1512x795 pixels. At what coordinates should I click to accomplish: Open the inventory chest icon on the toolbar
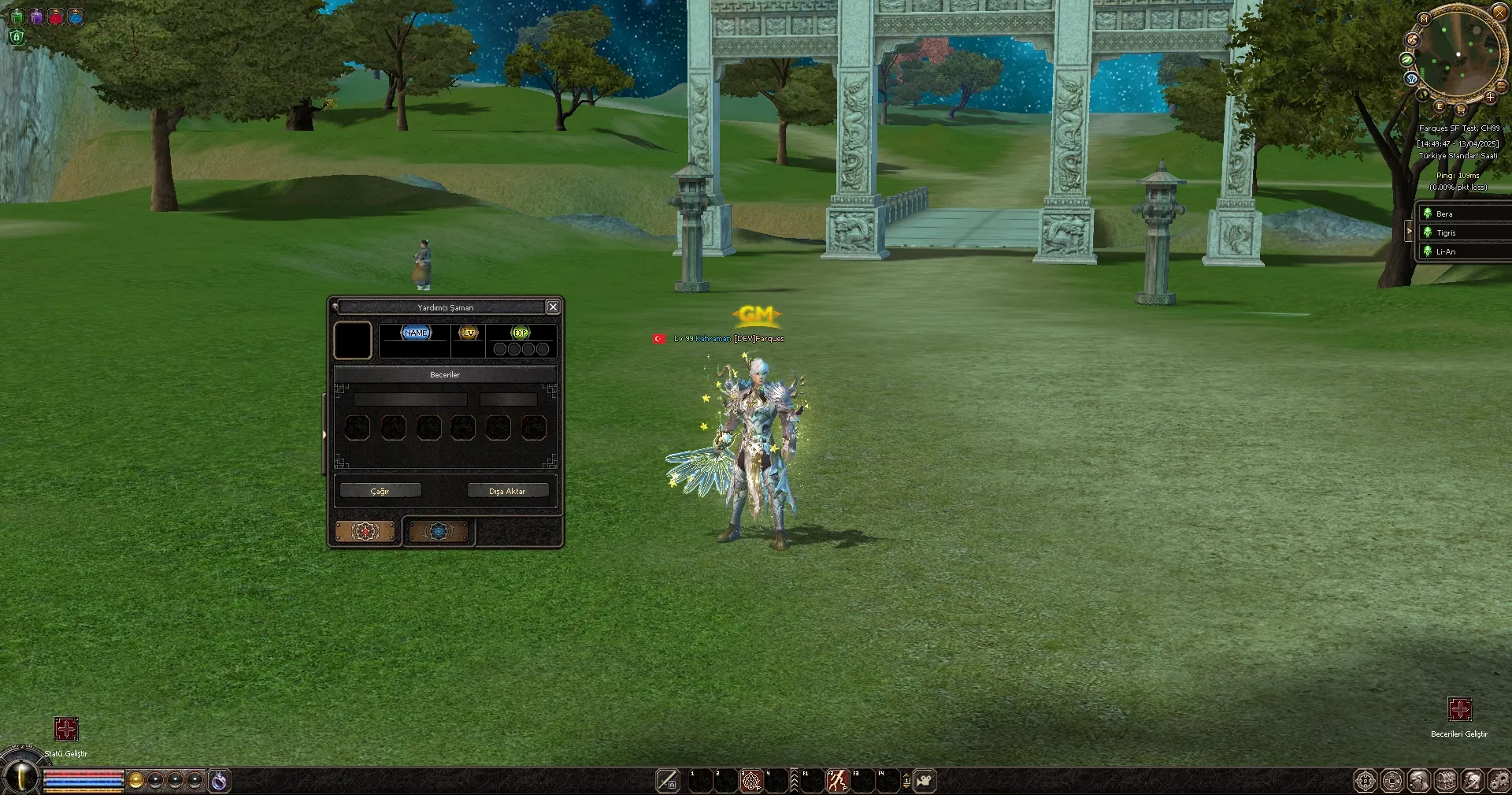tap(1445, 781)
